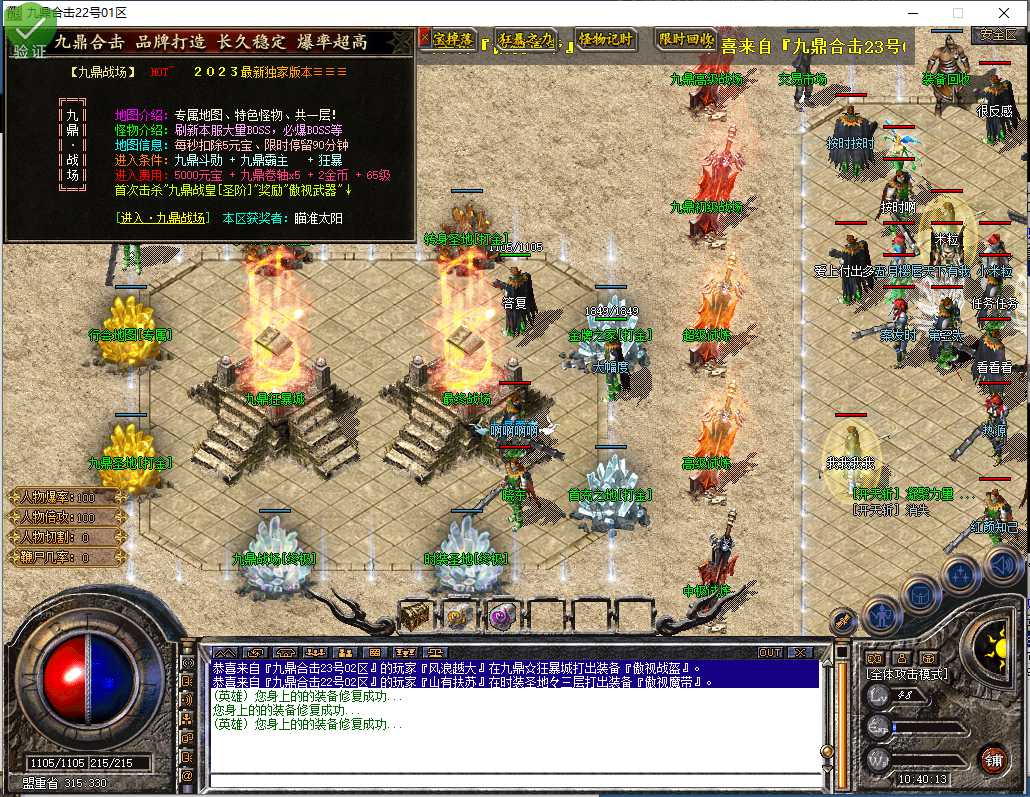
Task: Click the OUT button above chat
Action: coord(770,652)
